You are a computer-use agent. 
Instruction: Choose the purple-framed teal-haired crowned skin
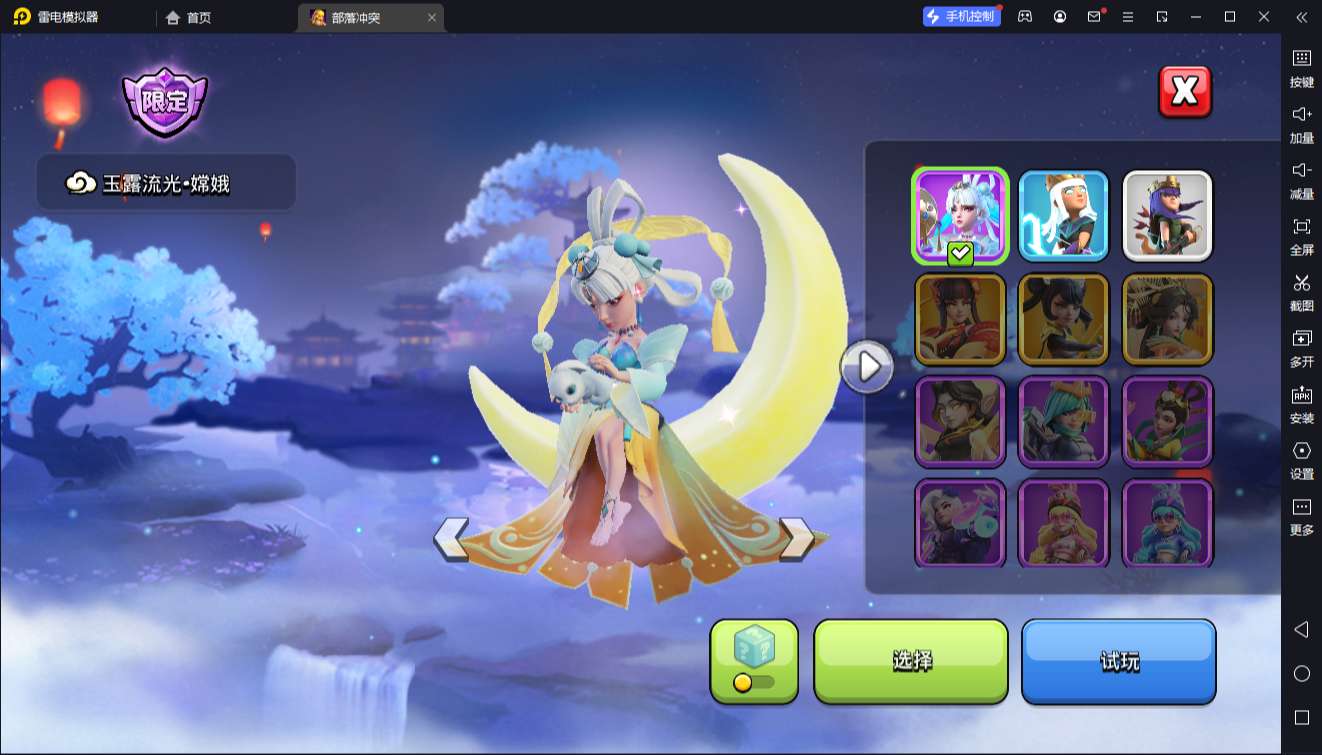pos(1063,421)
